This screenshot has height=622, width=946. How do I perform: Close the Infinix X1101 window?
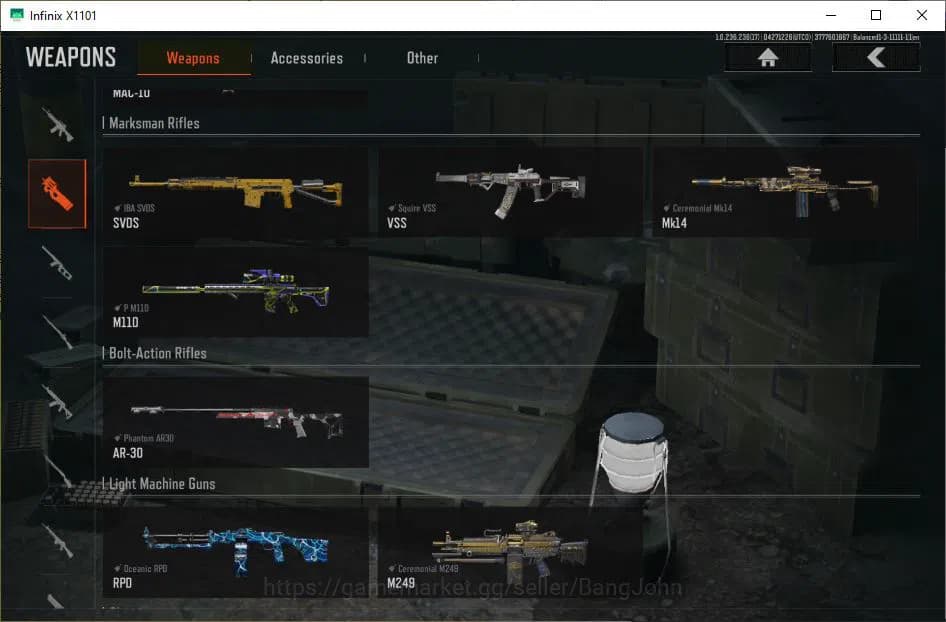click(922, 15)
